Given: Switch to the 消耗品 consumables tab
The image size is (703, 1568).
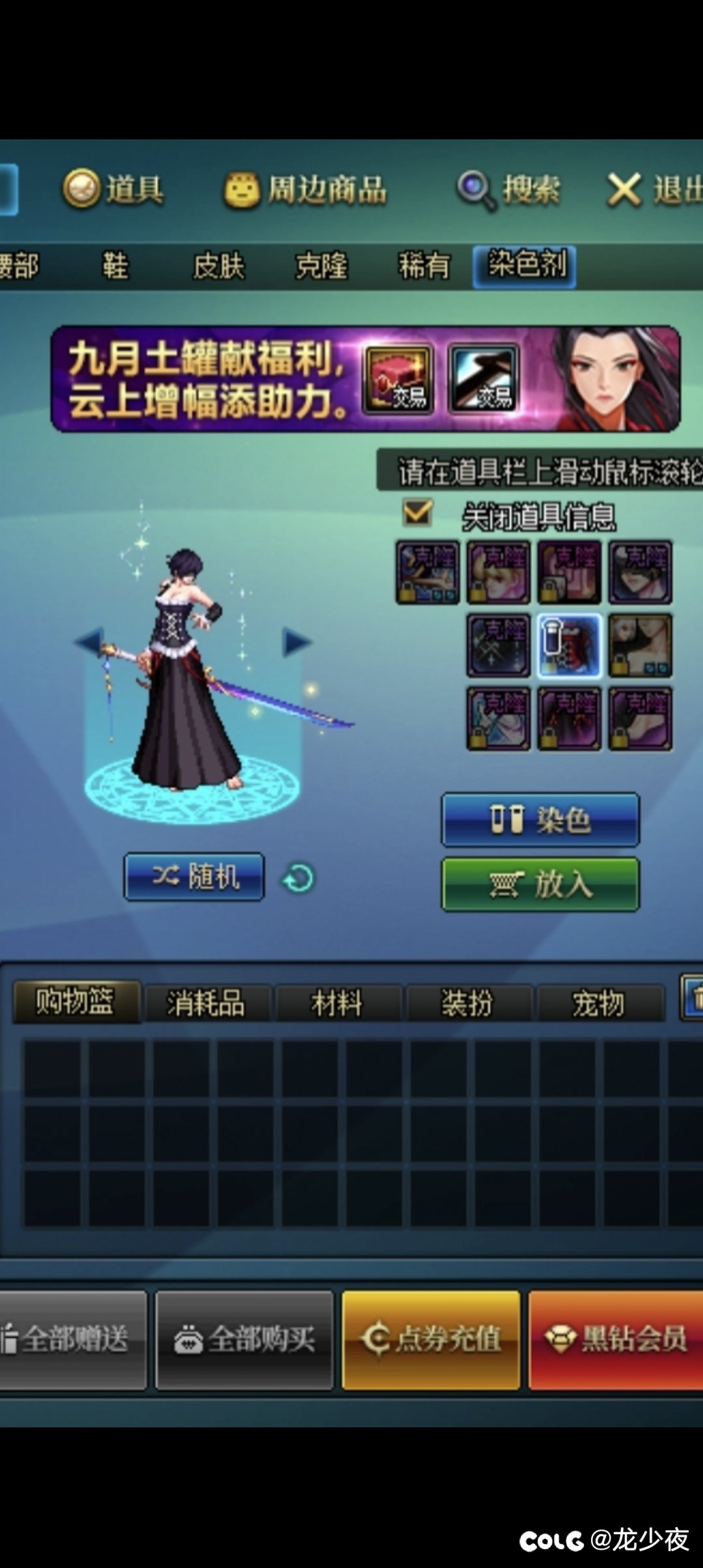Looking at the screenshot, I should tap(206, 1003).
